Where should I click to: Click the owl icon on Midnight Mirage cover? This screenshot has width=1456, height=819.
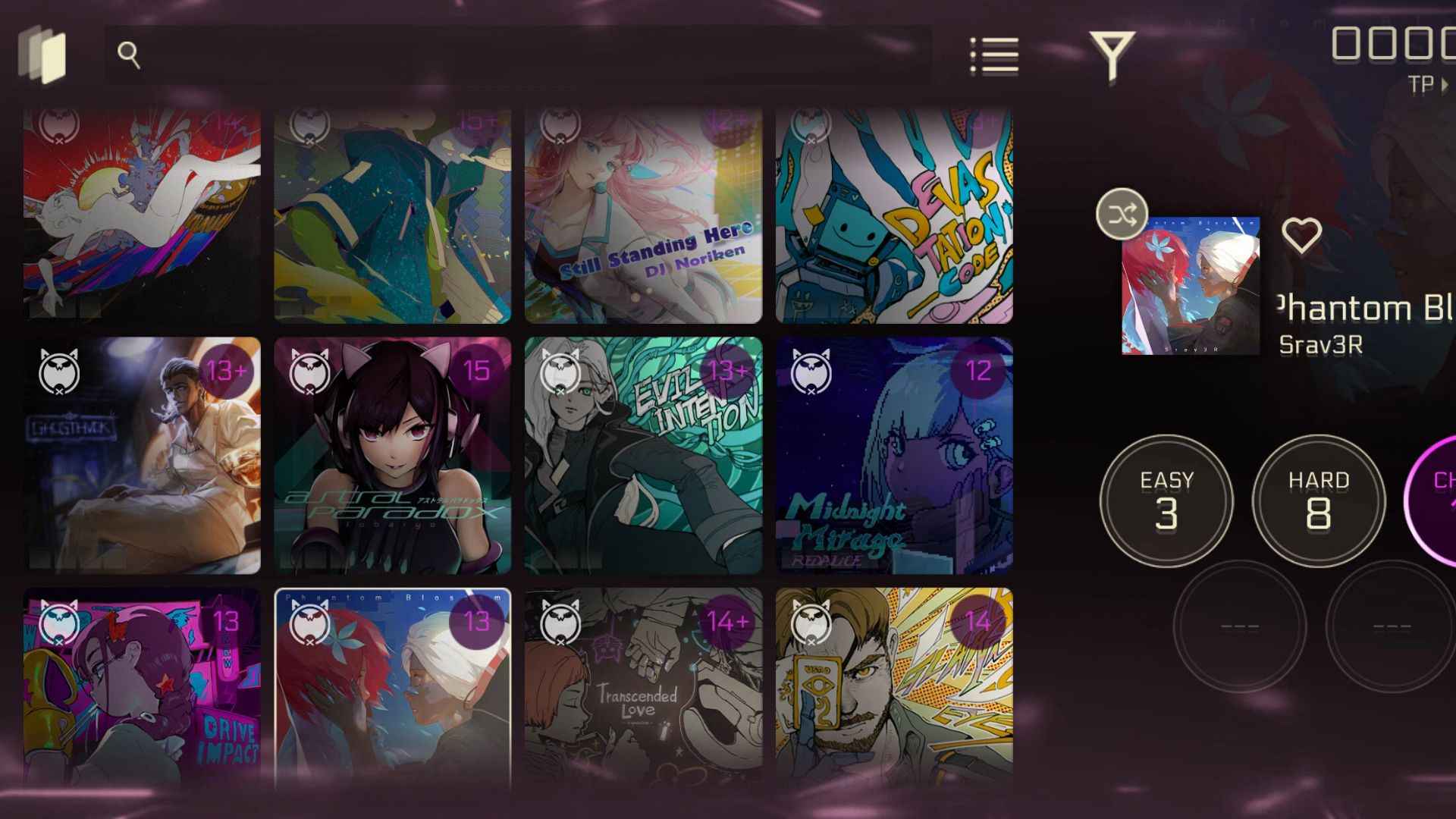tap(811, 372)
